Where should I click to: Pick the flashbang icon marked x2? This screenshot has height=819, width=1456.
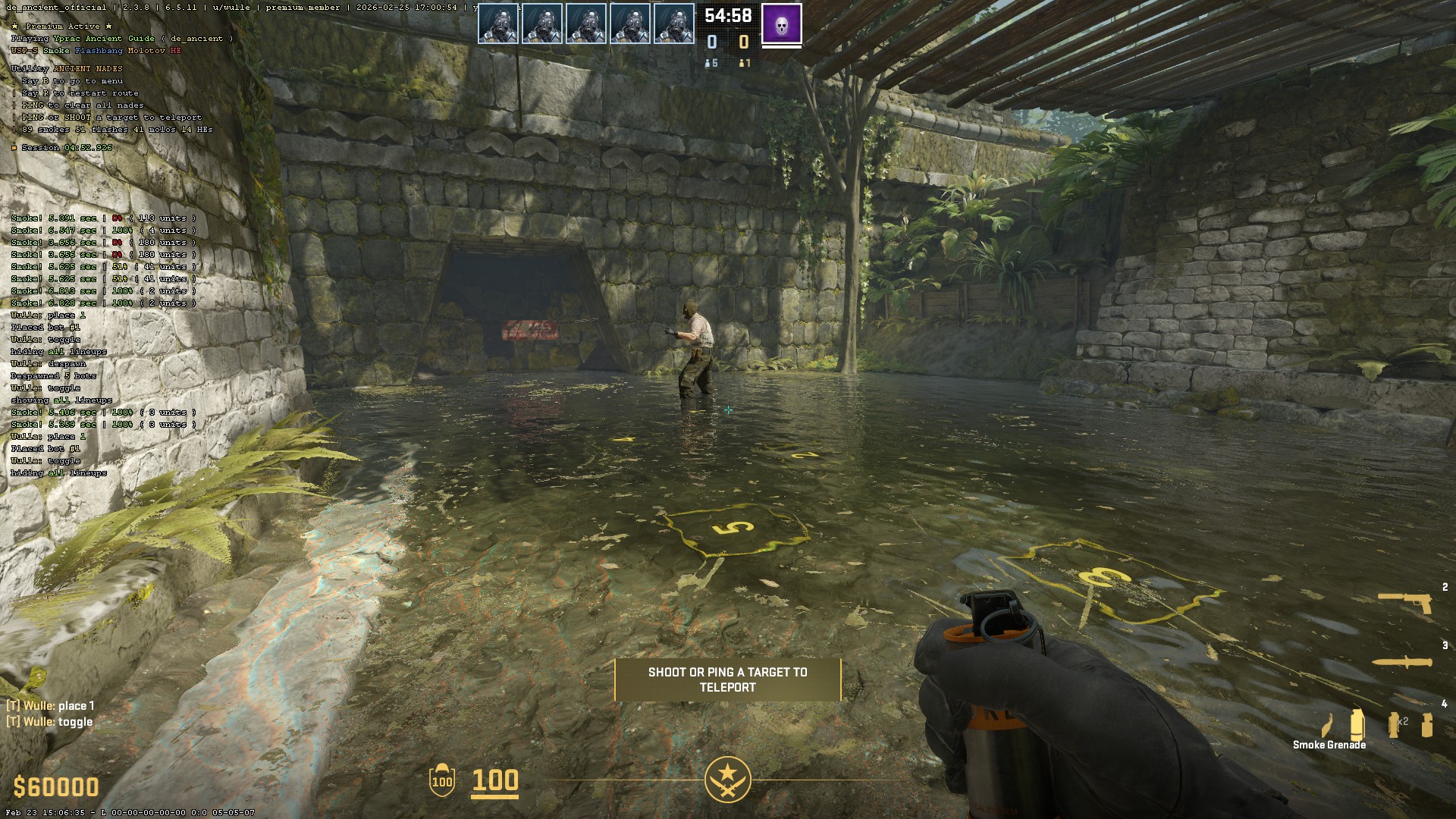(1394, 725)
